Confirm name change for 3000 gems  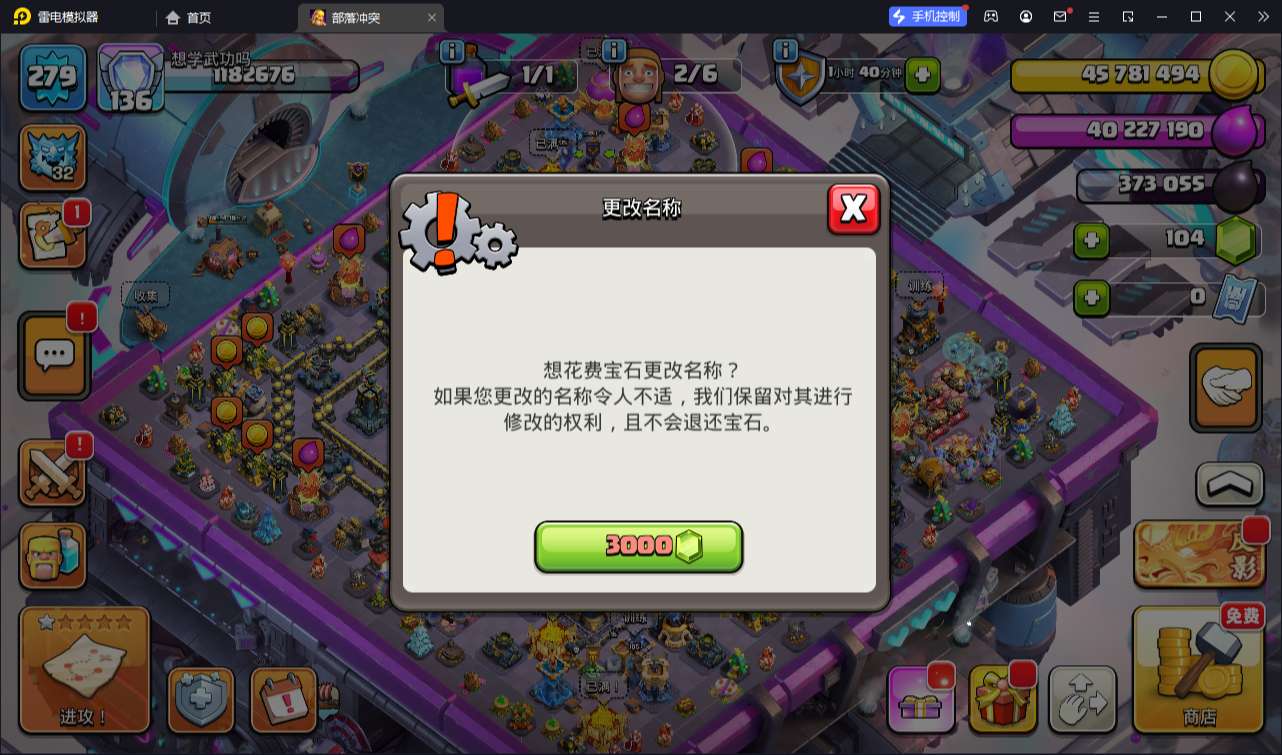point(639,547)
